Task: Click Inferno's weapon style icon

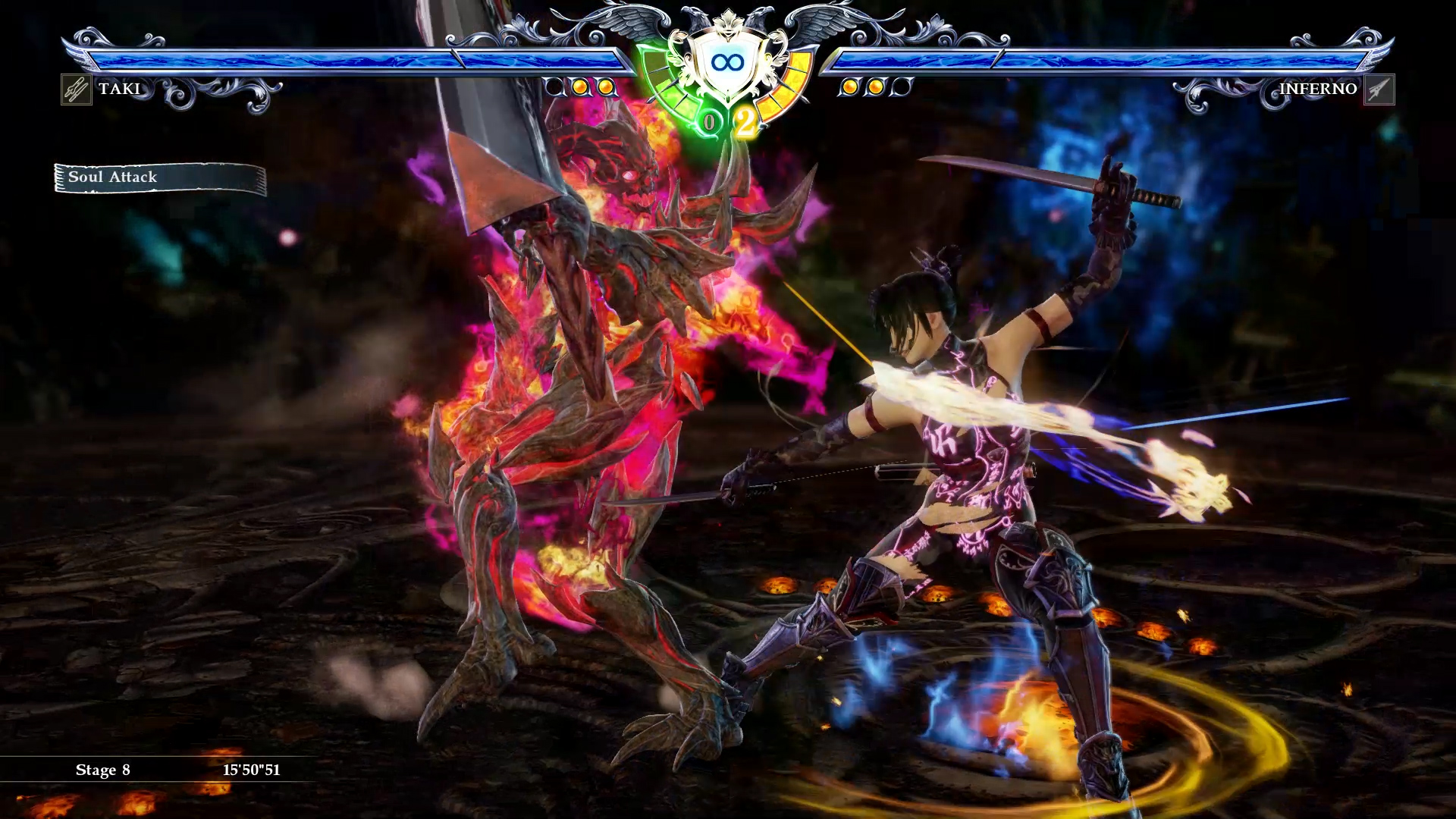Action: tap(1379, 89)
